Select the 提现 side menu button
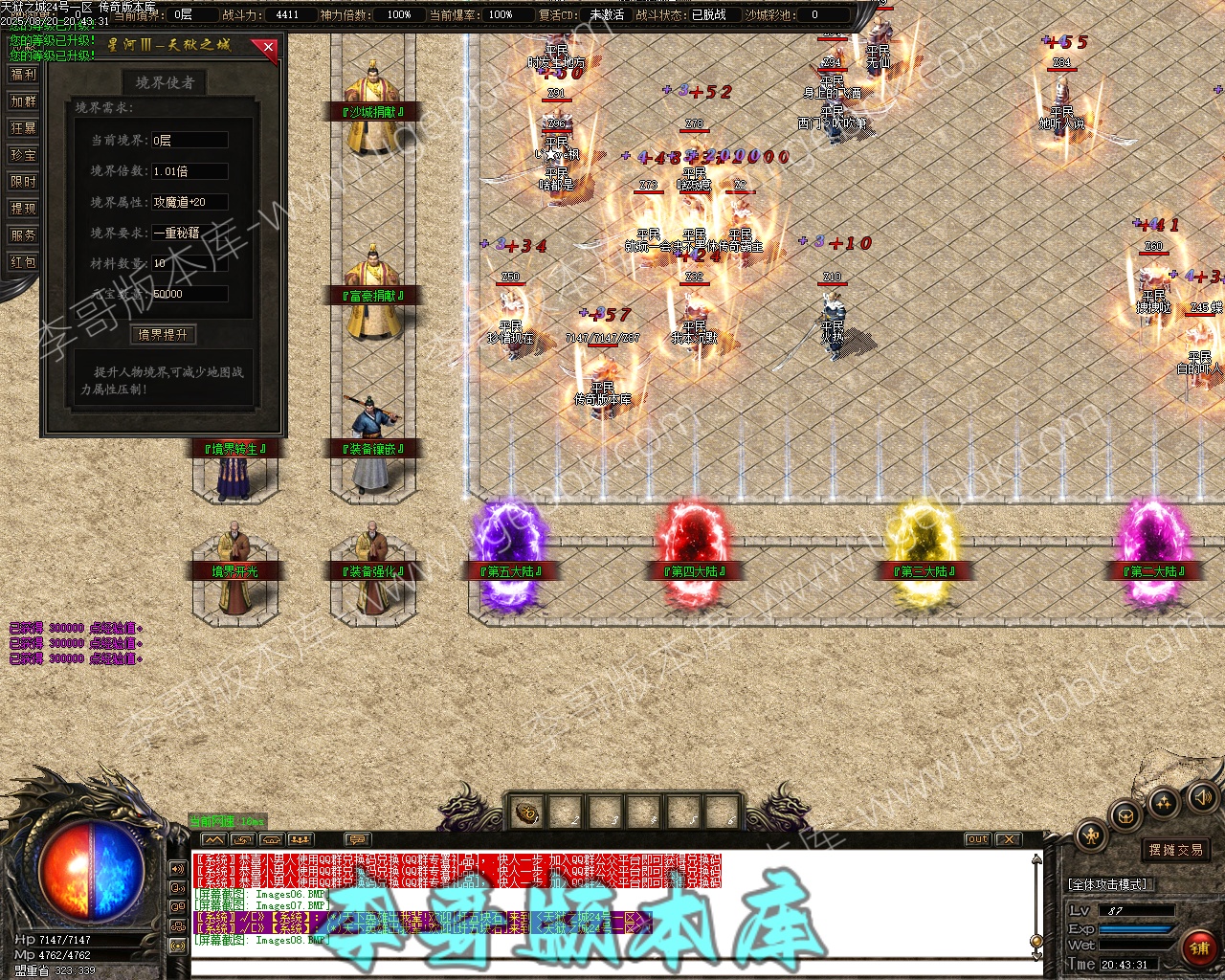 pos(23,209)
